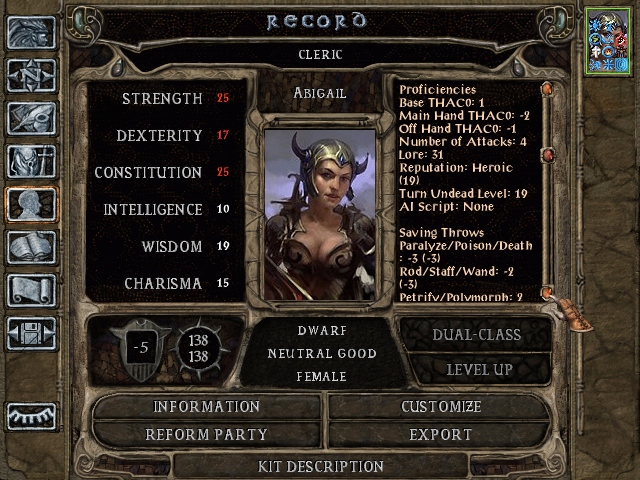Choose Reform Party
Viewport: 640px width, 480px height.
click(207, 435)
